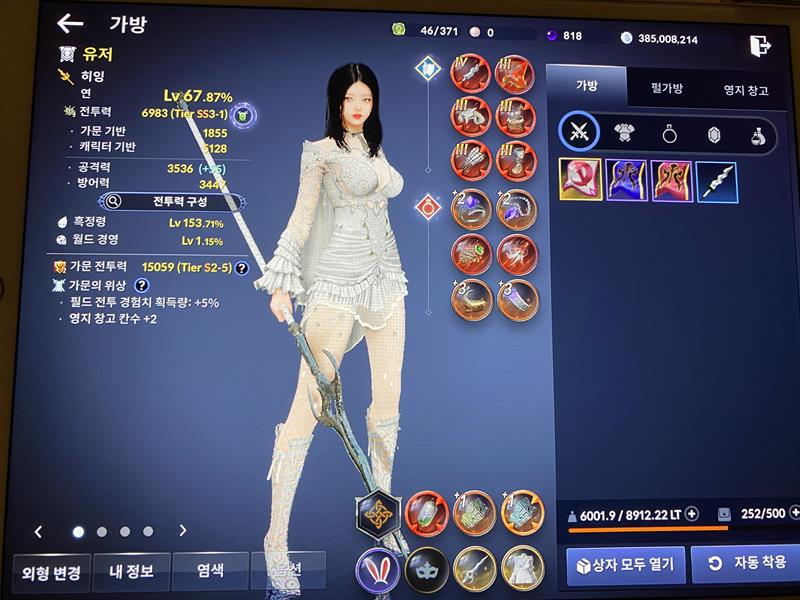Open the 염색 dye menu

pyautogui.click(x=209, y=571)
